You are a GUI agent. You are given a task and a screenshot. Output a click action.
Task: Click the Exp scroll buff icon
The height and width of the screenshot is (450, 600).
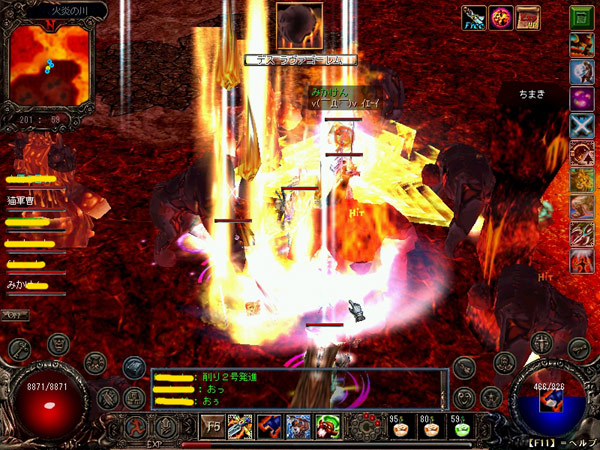(x=527, y=18)
